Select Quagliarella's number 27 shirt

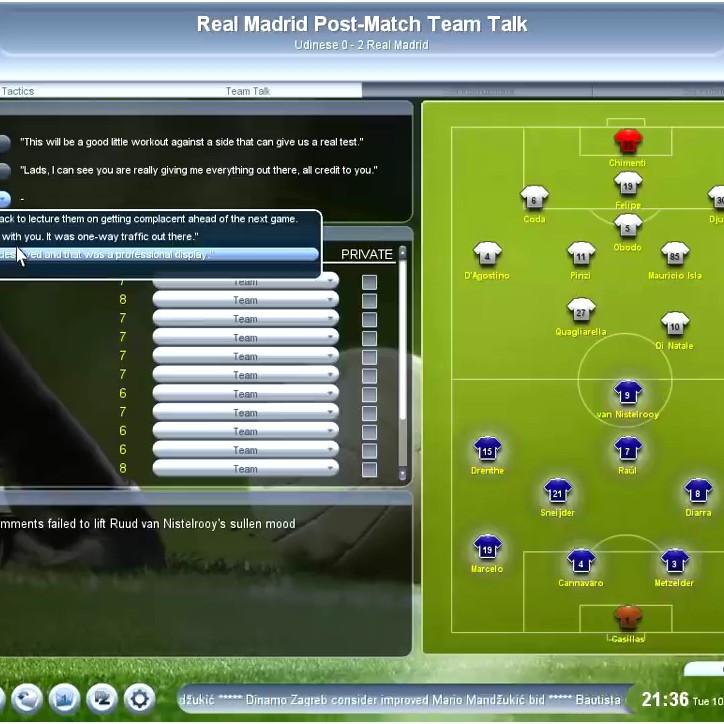tap(581, 310)
